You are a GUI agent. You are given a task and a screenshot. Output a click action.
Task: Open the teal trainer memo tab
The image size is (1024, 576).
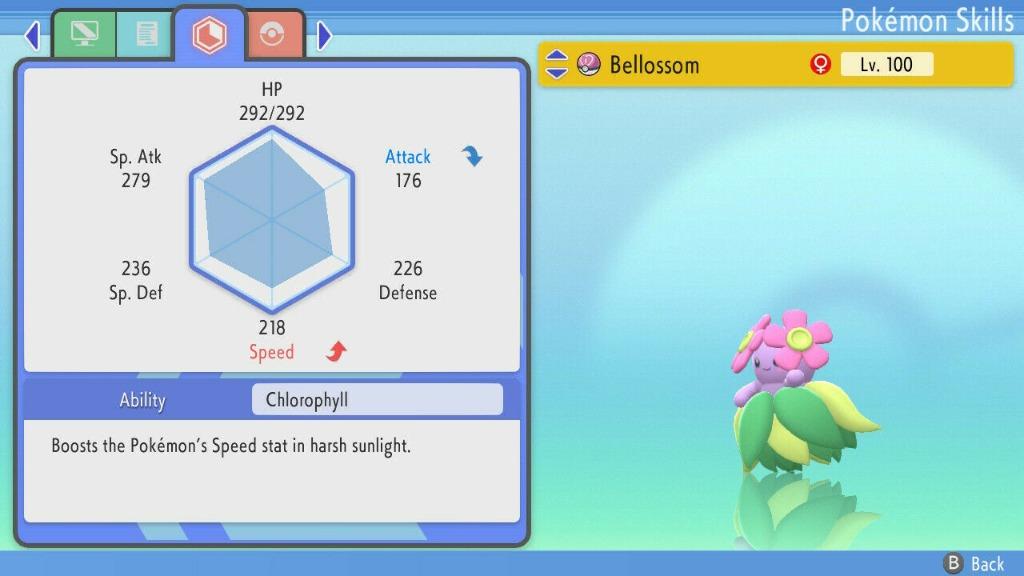coord(146,36)
